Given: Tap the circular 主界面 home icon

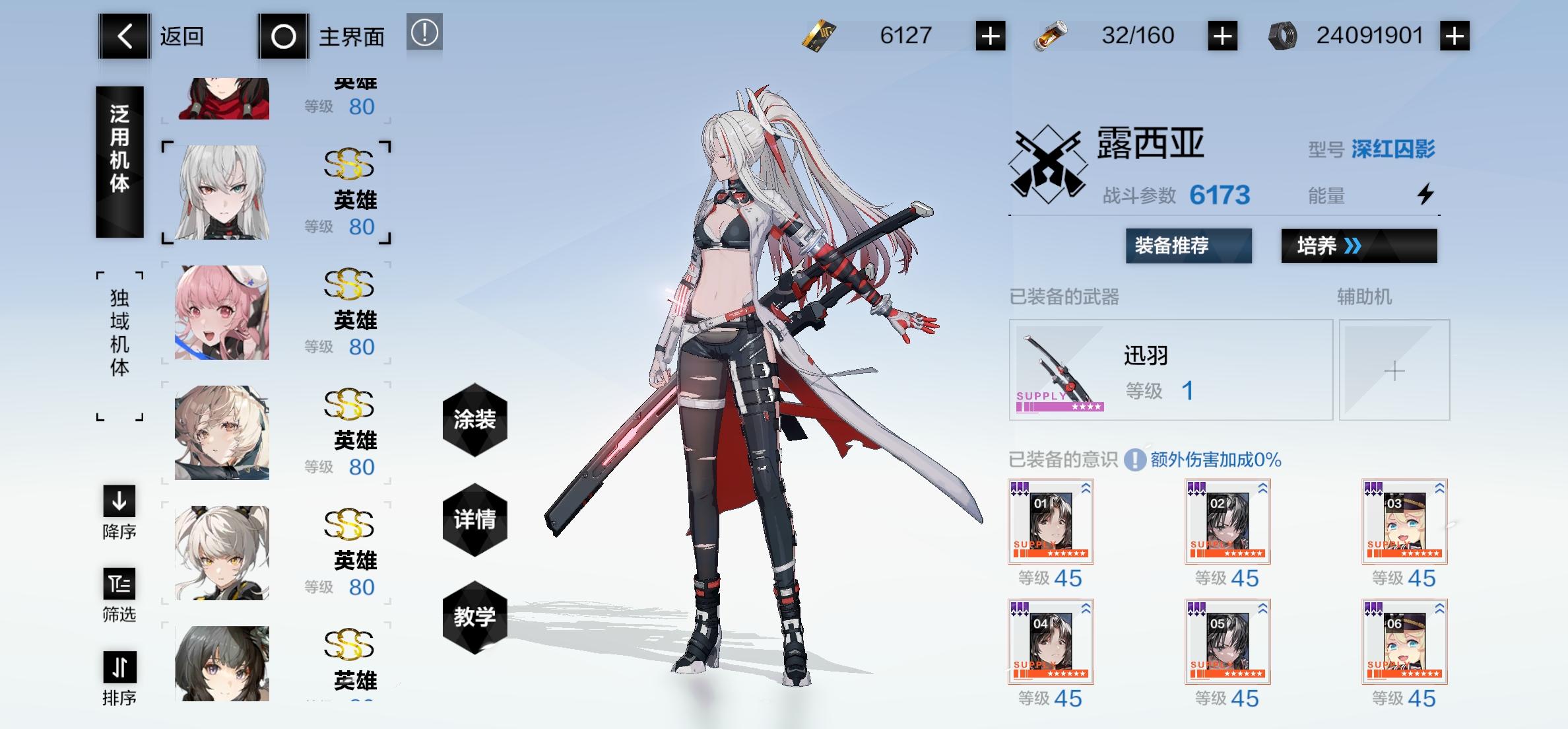Looking at the screenshot, I should (284, 36).
